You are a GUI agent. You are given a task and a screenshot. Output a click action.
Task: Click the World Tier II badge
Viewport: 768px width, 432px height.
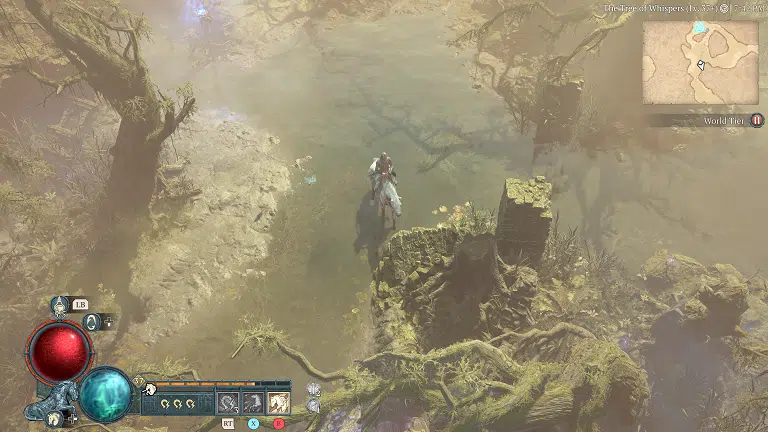(757, 120)
